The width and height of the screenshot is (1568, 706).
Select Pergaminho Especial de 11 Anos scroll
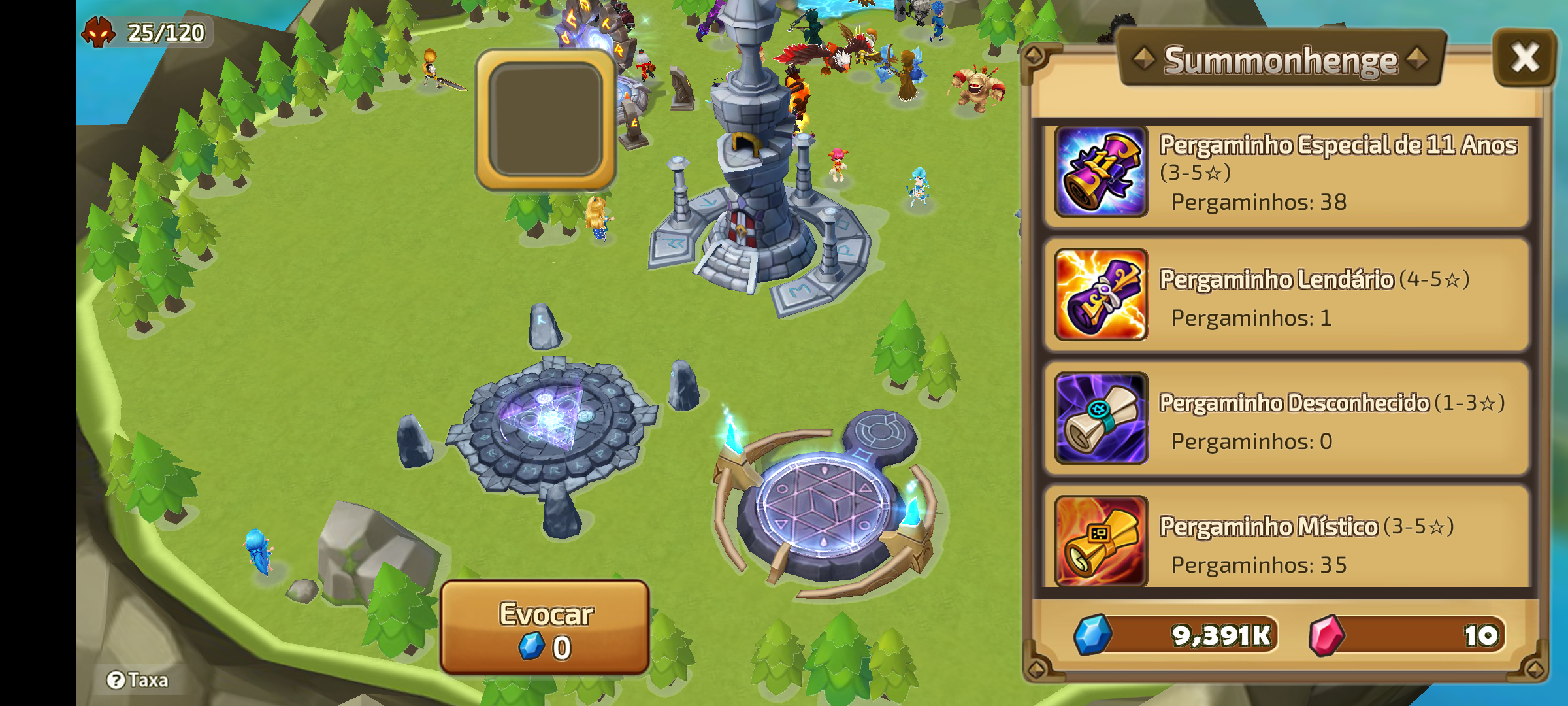coord(1286,173)
